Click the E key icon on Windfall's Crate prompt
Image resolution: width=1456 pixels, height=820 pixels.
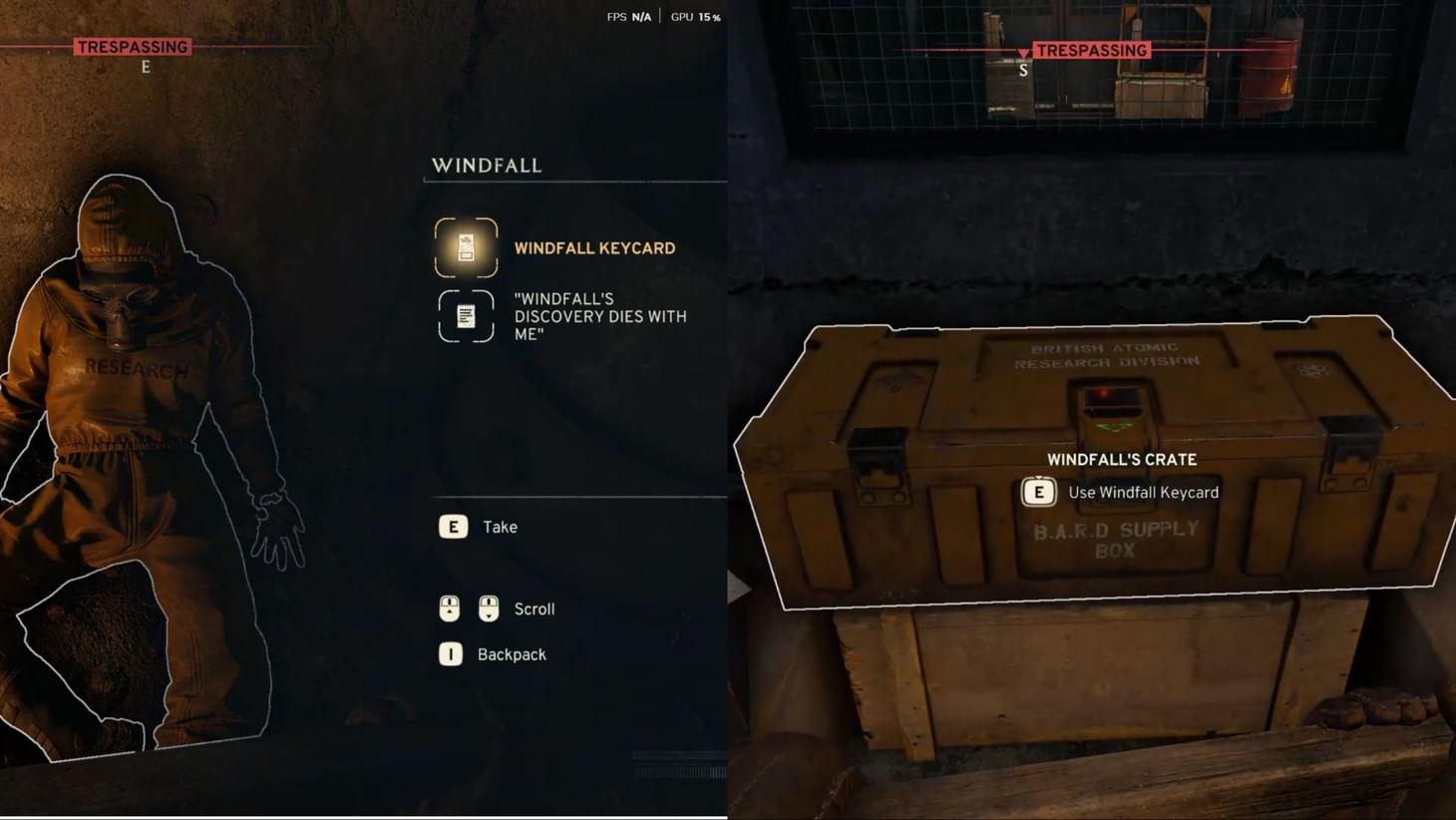pyautogui.click(x=1039, y=492)
